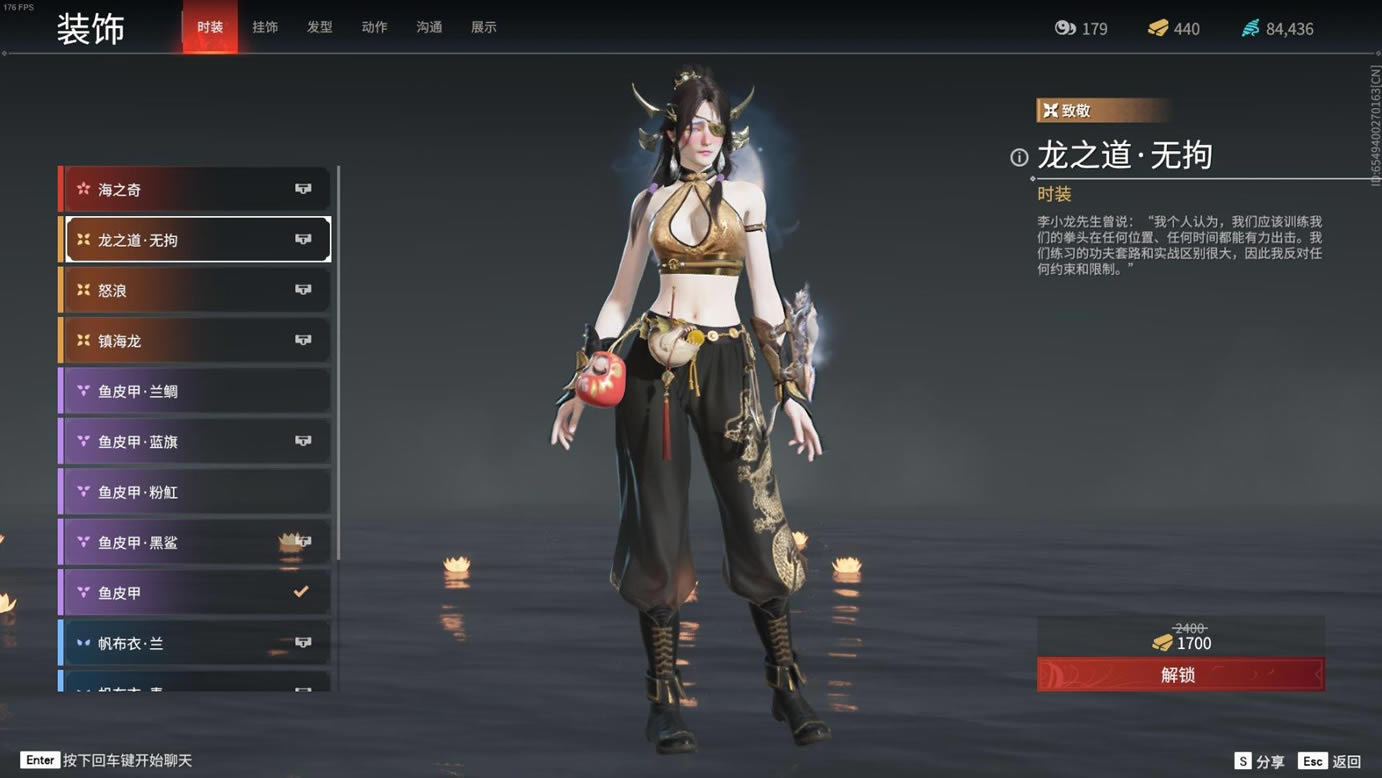The height and width of the screenshot is (778, 1382).
Task: Switch to the 发型 tab
Action: coord(320,27)
